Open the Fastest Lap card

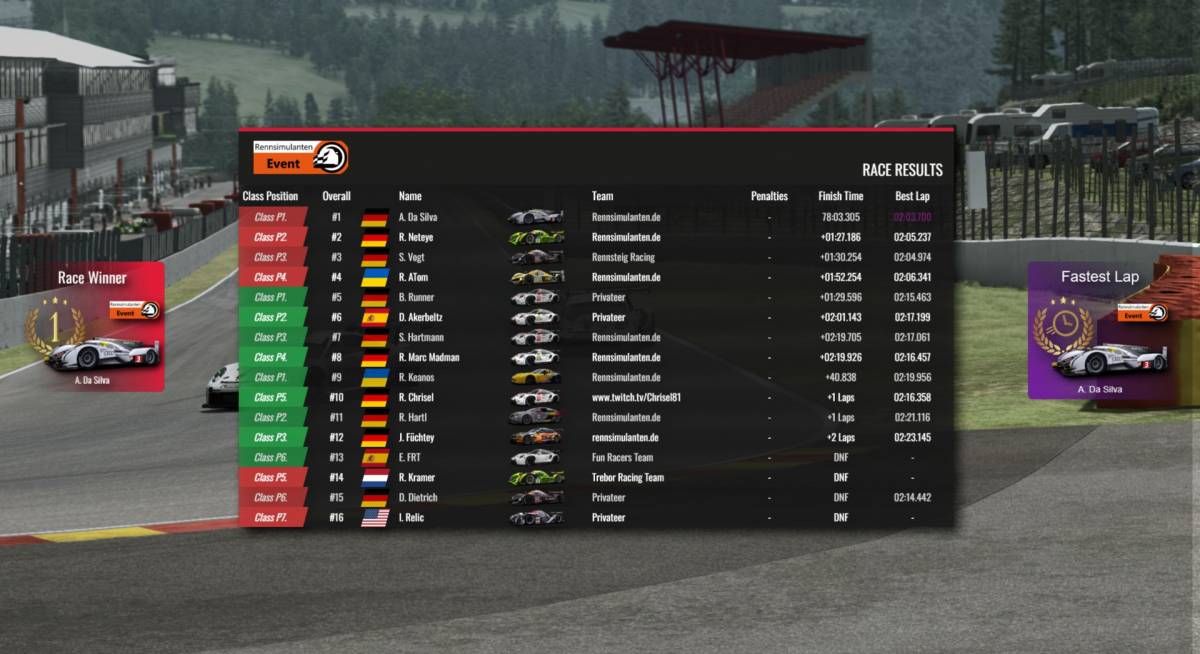click(1098, 331)
